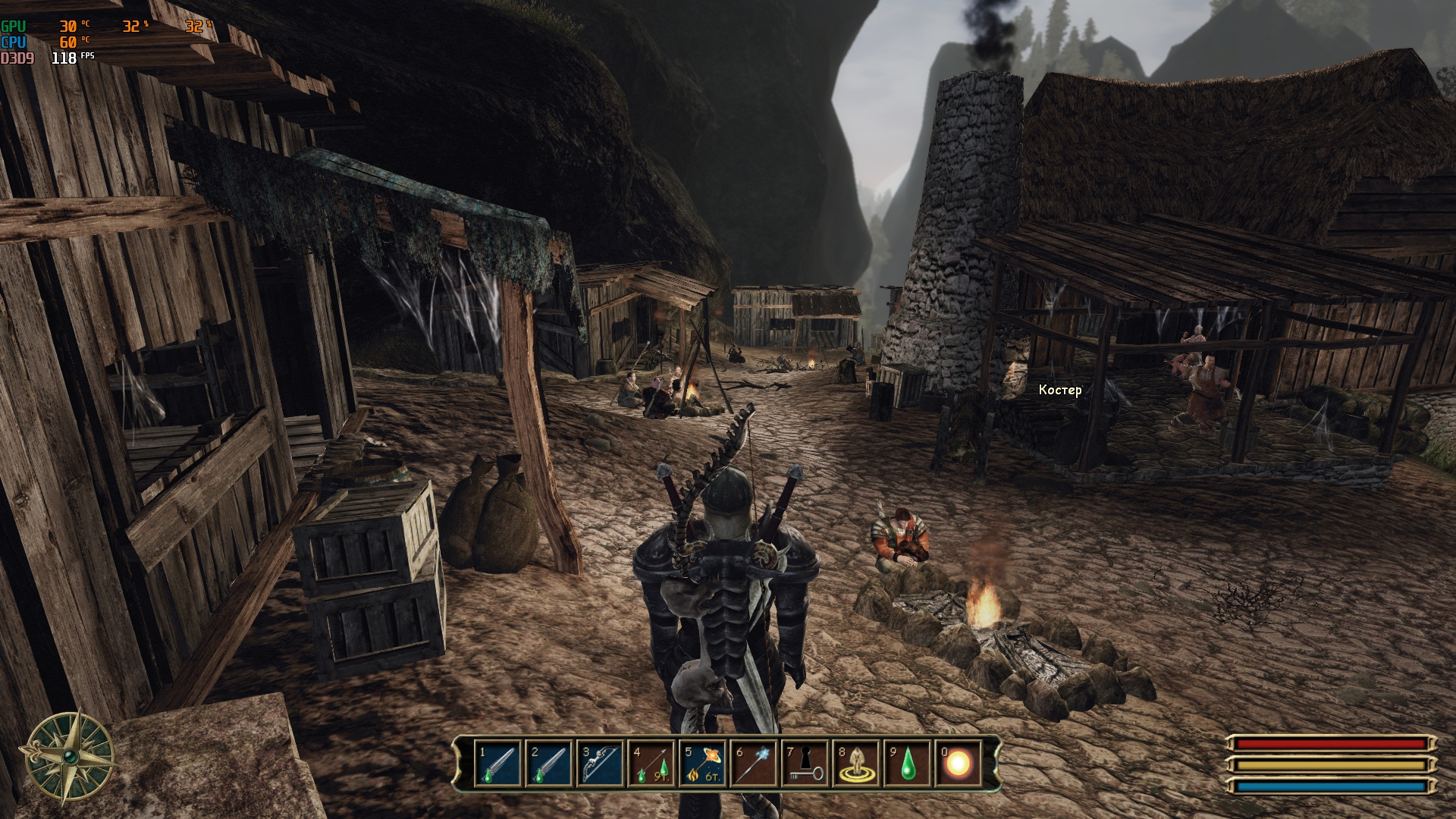The height and width of the screenshot is (819, 1456).
Task: Use the key and keyhole item
Action: point(805,763)
